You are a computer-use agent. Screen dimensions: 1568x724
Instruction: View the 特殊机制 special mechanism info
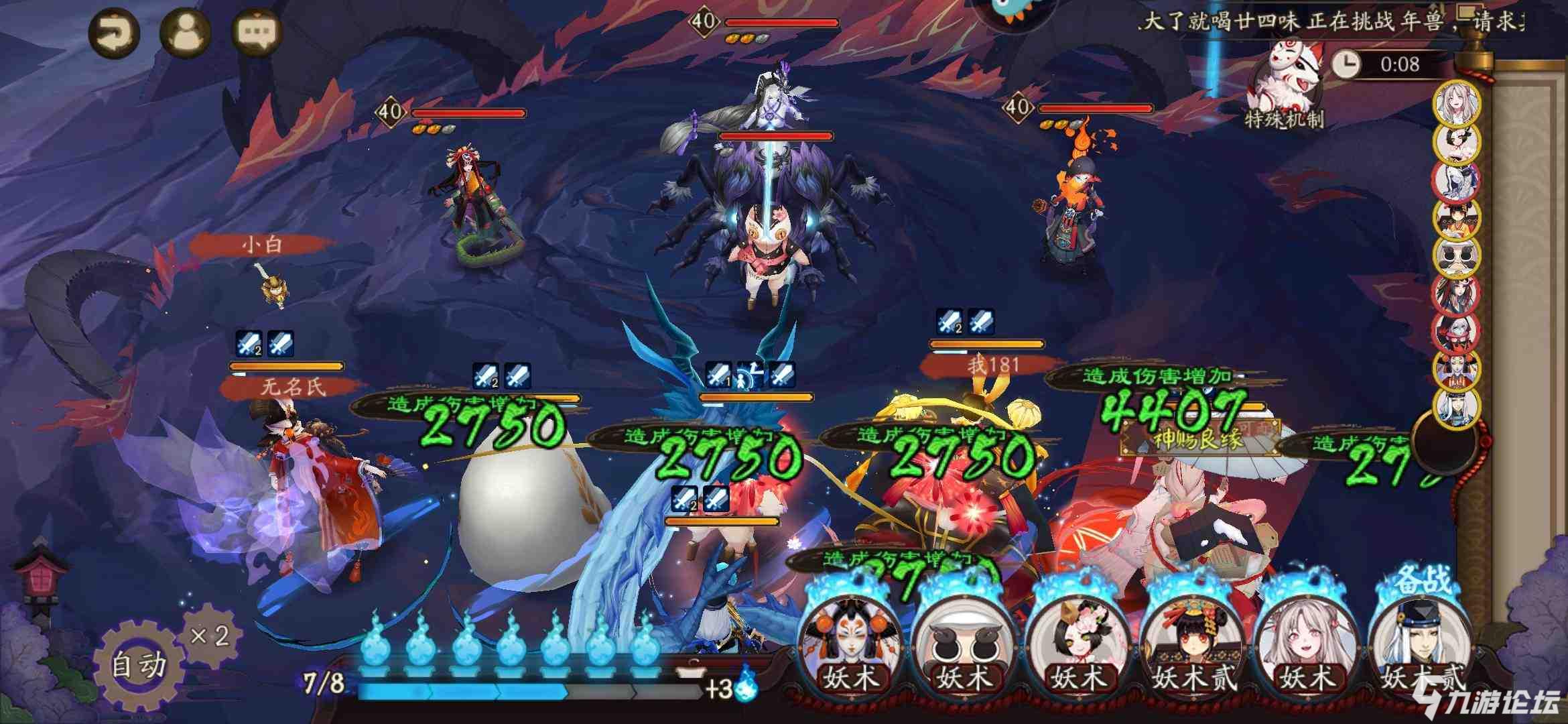tap(1283, 87)
